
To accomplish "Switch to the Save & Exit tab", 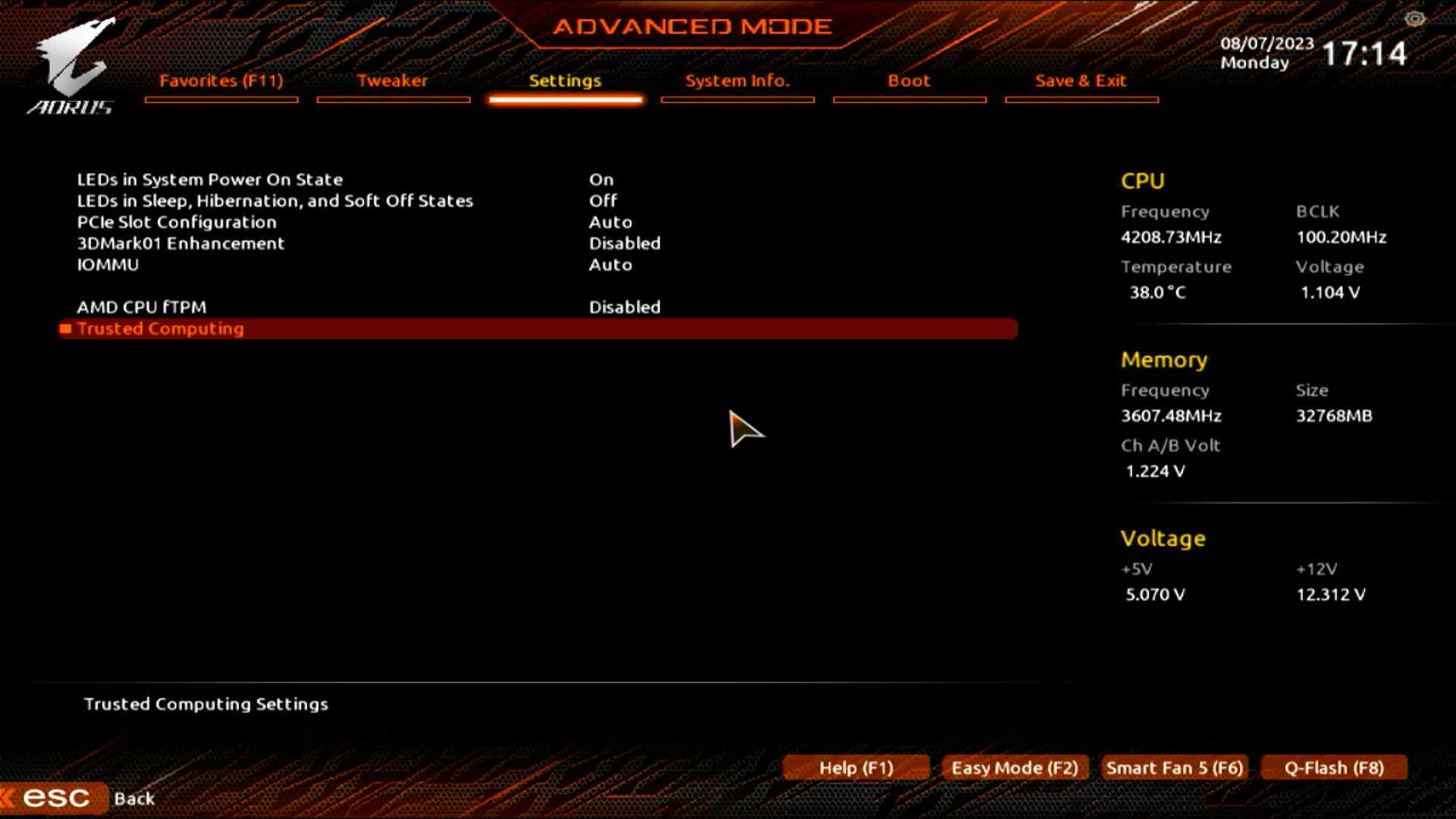I will 1081,81.
